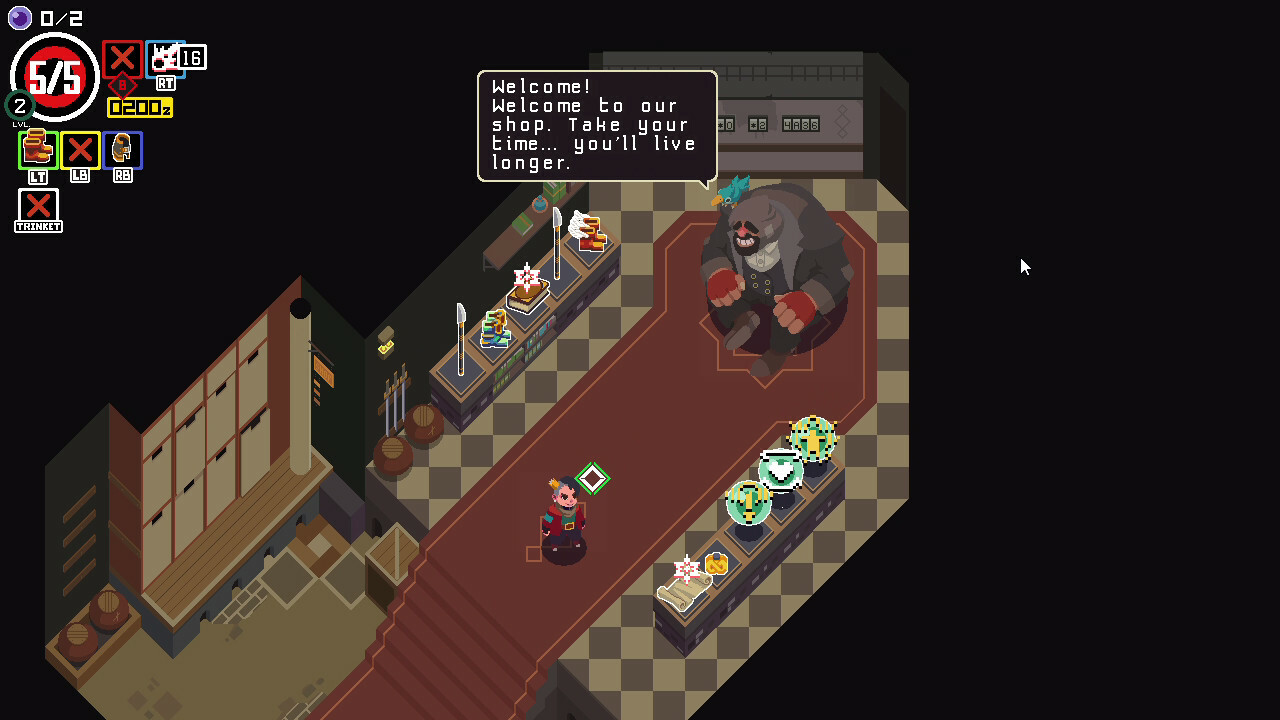Click the diamond marker above the player's head

[x=595, y=478]
